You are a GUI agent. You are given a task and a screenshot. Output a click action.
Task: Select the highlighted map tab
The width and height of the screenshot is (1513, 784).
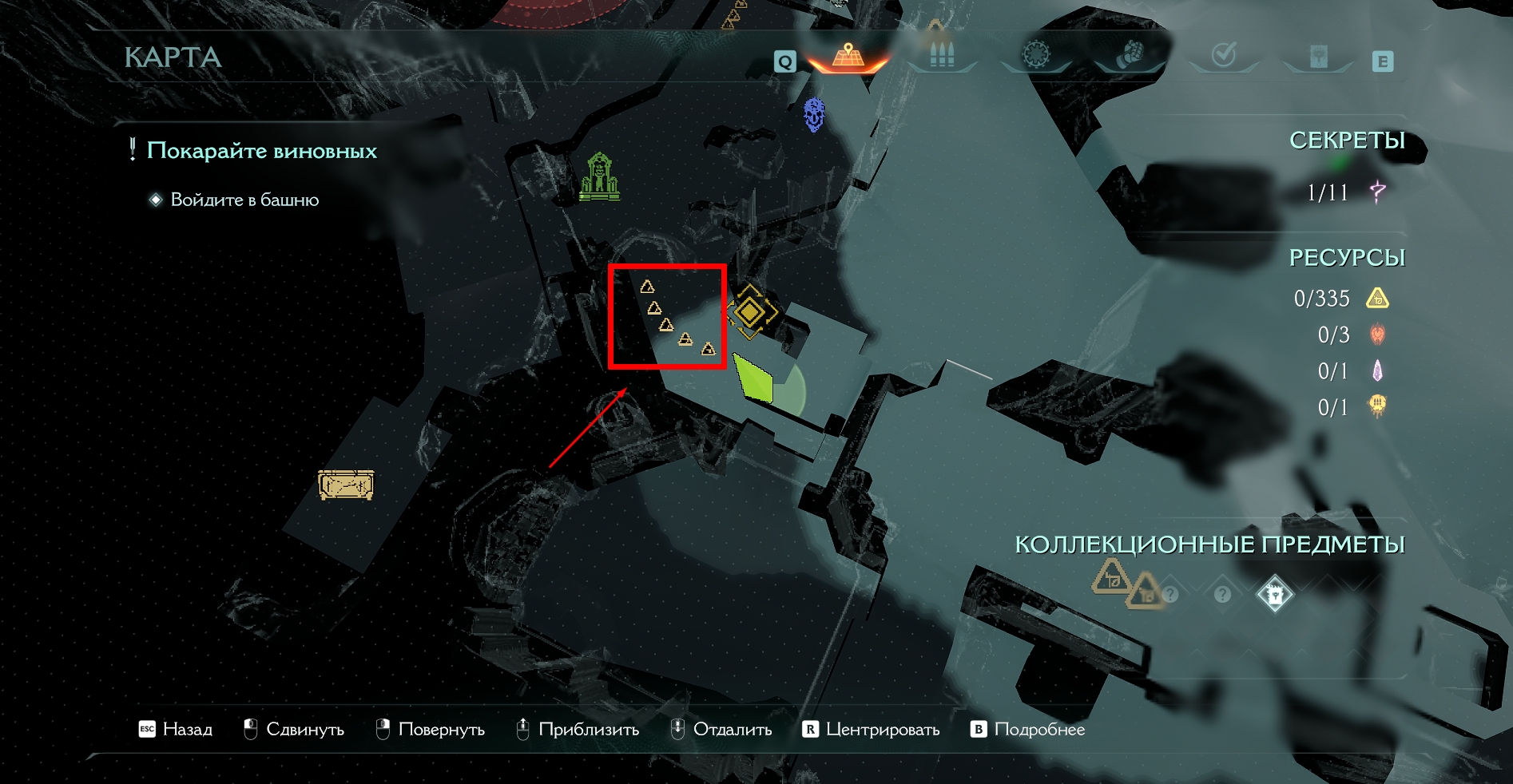click(x=848, y=57)
